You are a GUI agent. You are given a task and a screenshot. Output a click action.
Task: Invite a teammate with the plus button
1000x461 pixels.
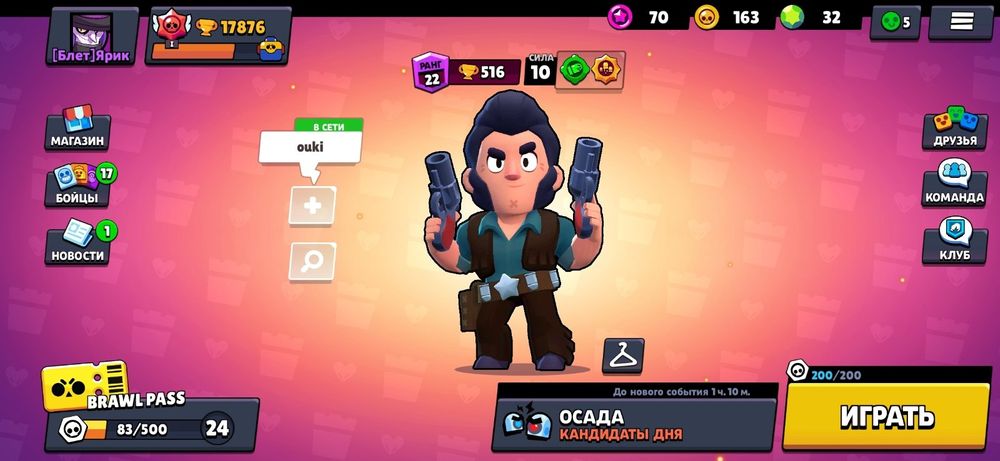click(x=312, y=206)
